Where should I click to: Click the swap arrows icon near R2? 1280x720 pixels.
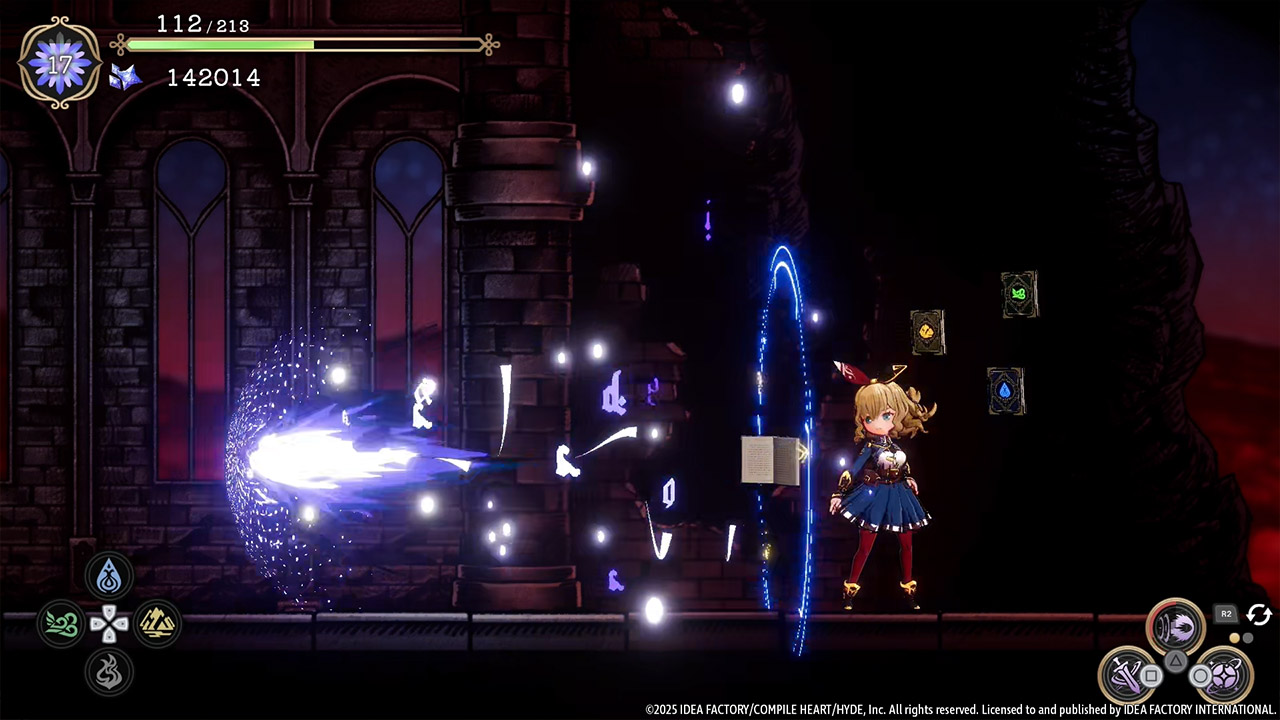1259,615
